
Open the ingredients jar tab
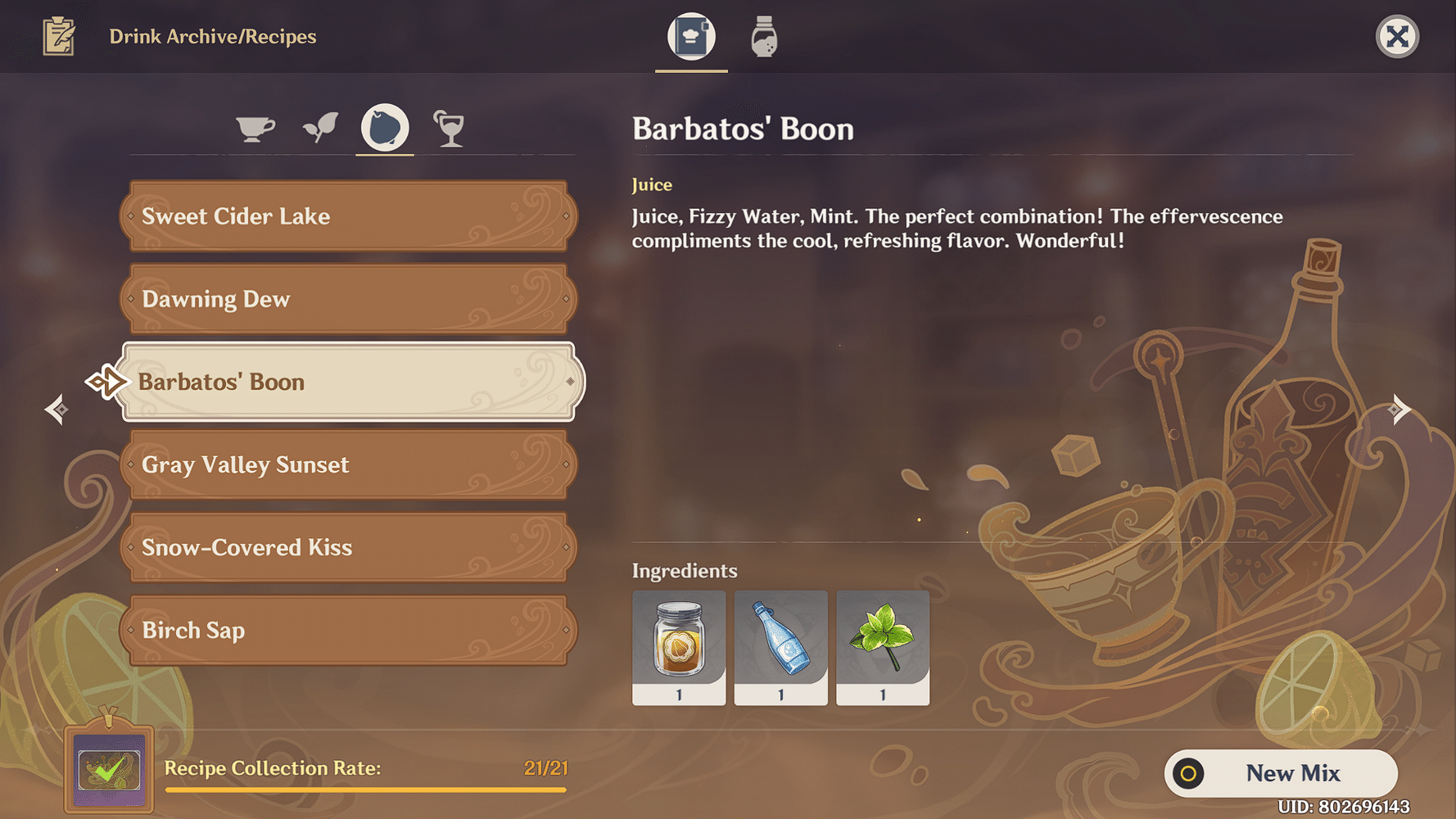click(x=764, y=37)
